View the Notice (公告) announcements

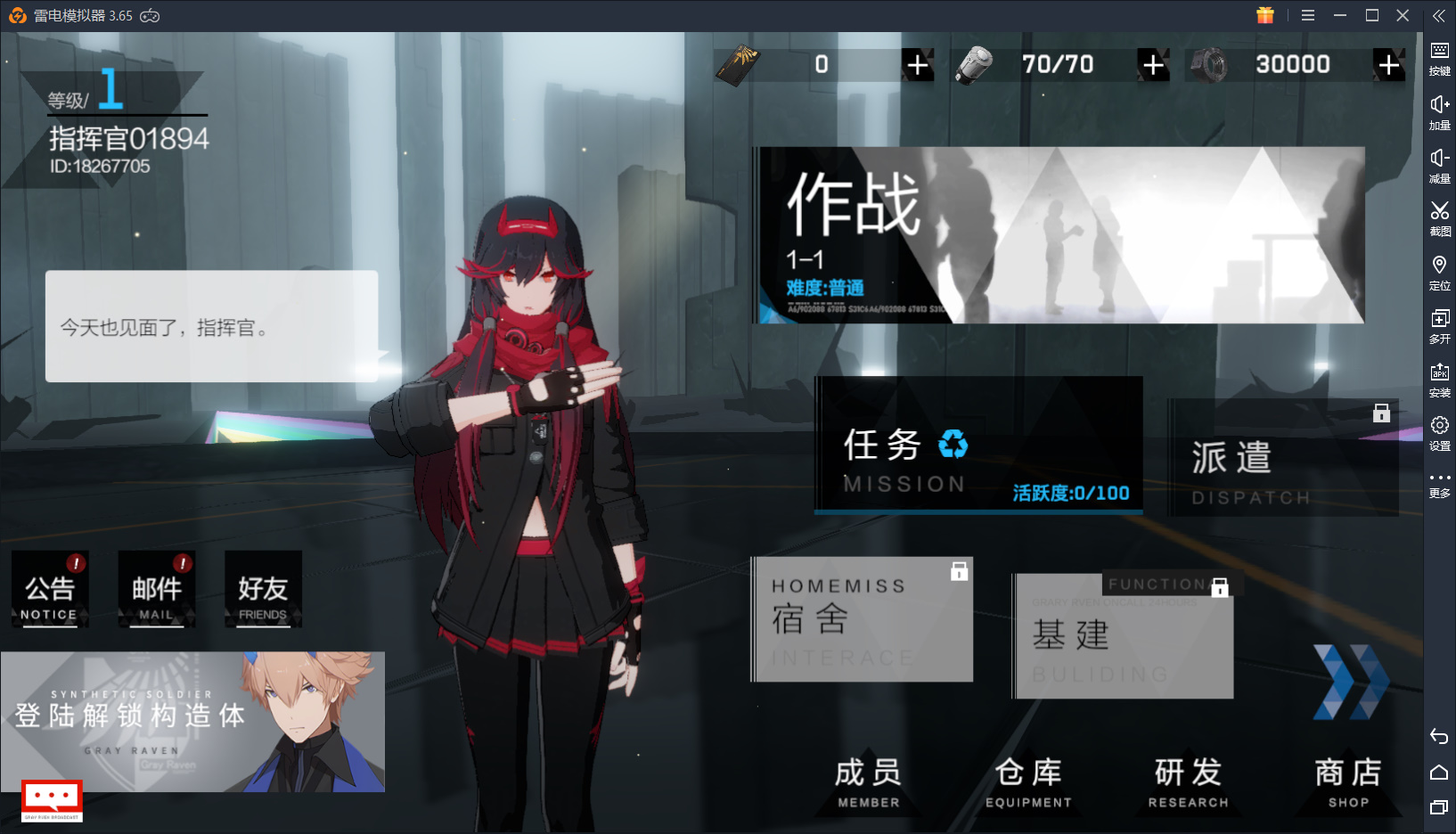pos(50,588)
